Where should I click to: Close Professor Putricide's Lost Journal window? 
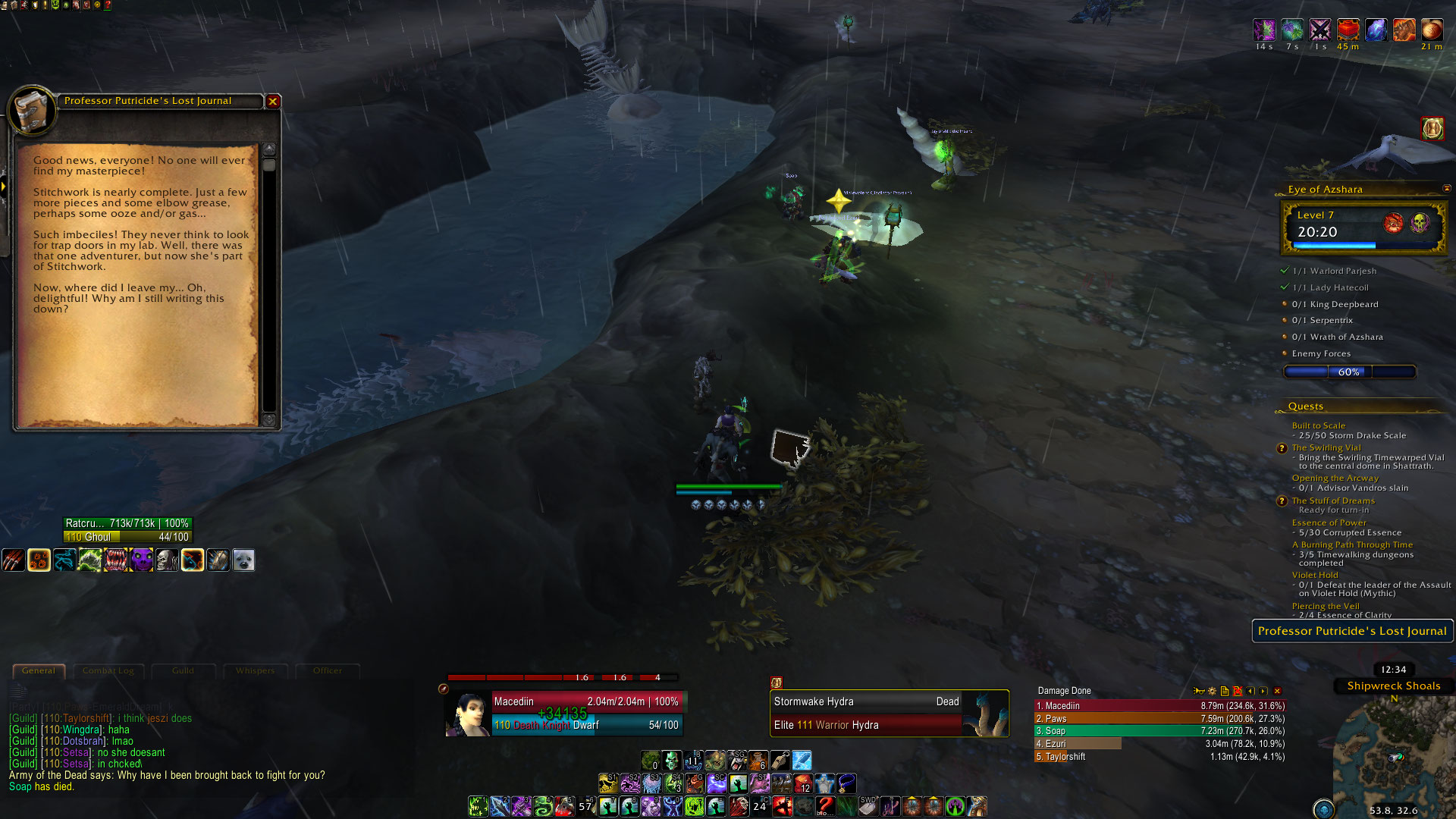[273, 101]
